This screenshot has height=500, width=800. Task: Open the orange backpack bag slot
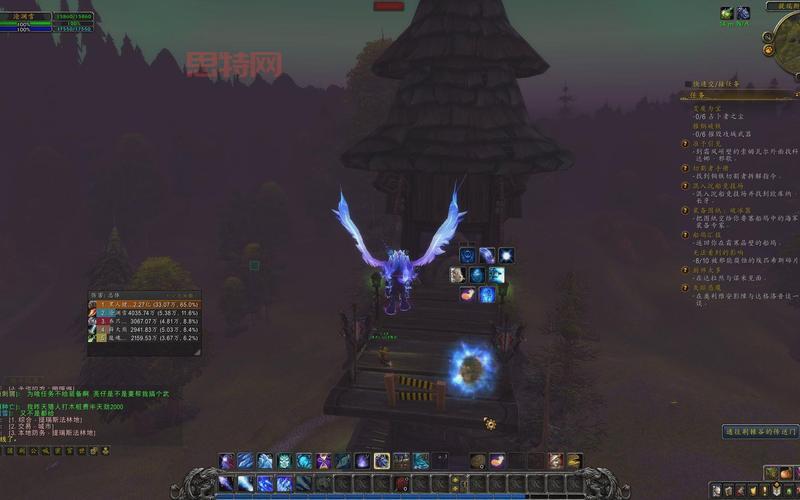tap(784, 473)
